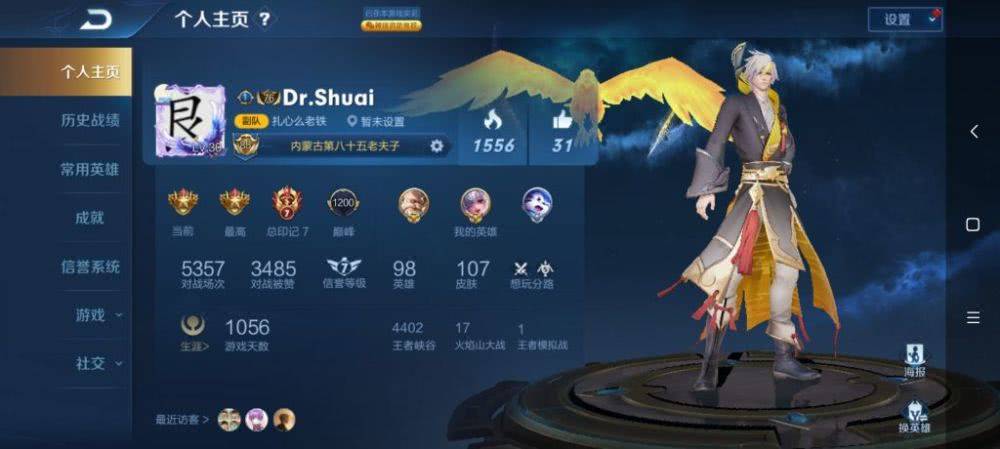Click the gear icon beside the title
1000x449 pixels.
[x=436, y=145]
